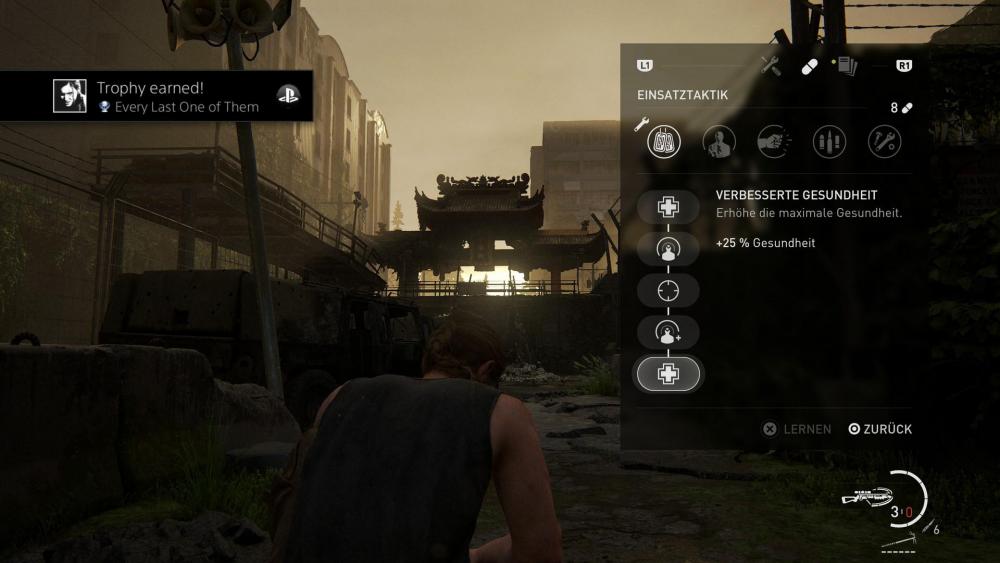
Task: Select the highlighted Verbesserte Gesundheit skill node
Action: click(x=668, y=374)
